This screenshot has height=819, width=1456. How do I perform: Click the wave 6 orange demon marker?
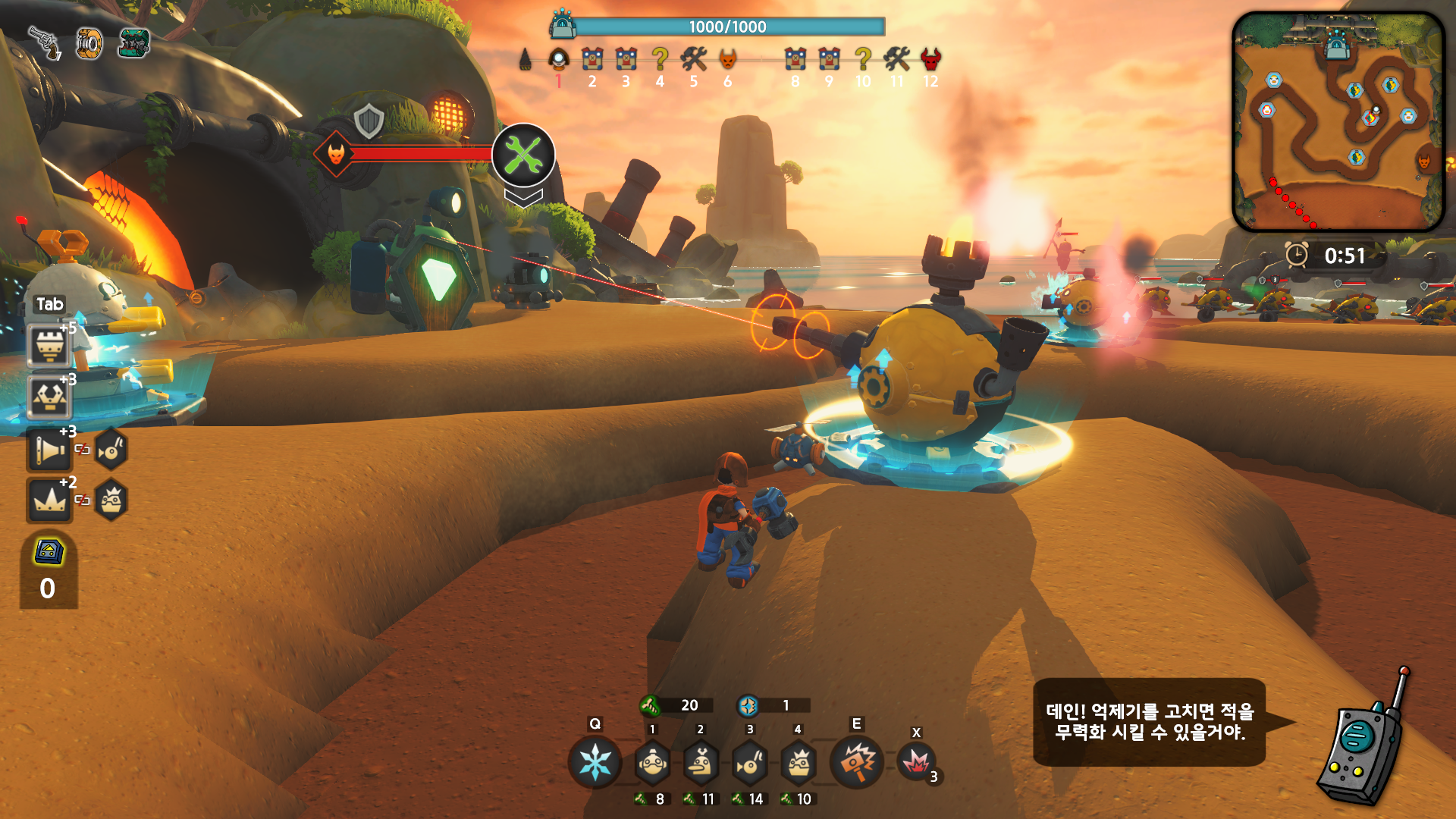tap(727, 59)
